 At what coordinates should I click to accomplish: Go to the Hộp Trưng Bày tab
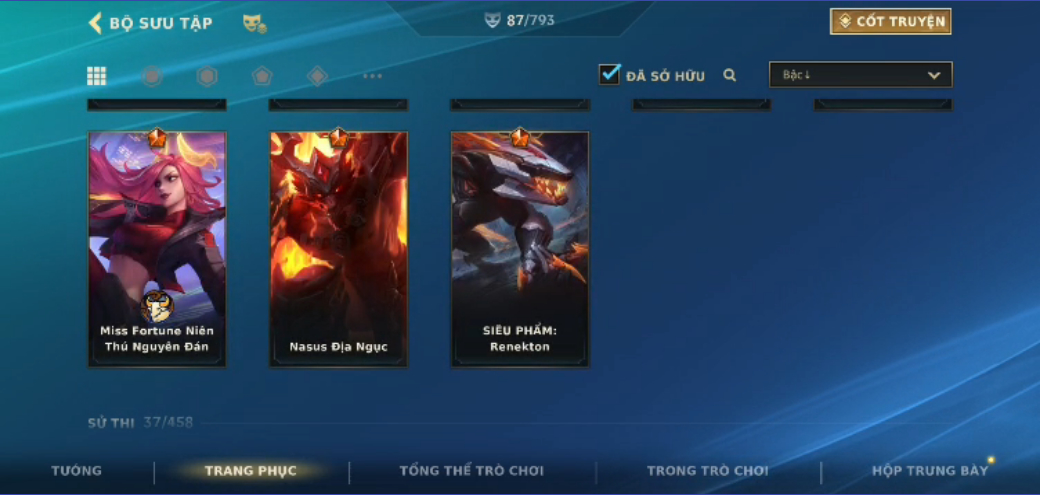click(x=929, y=471)
